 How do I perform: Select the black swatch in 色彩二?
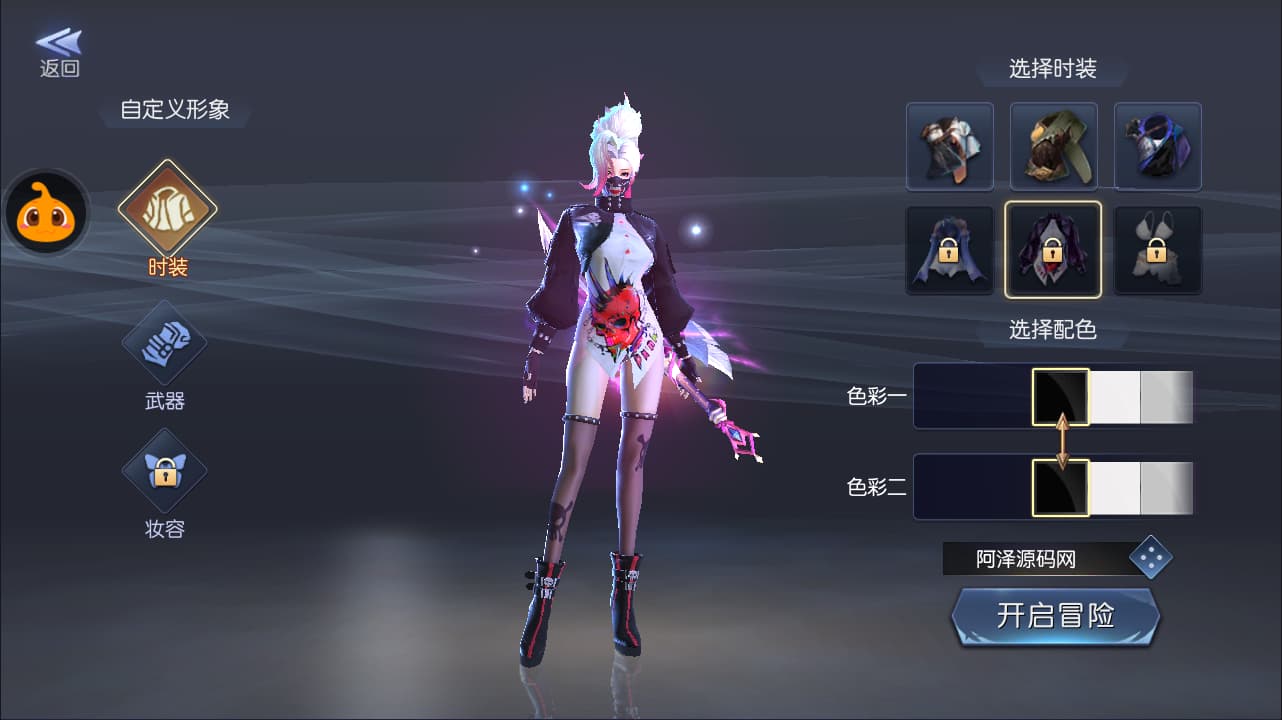pos(1060,487)
